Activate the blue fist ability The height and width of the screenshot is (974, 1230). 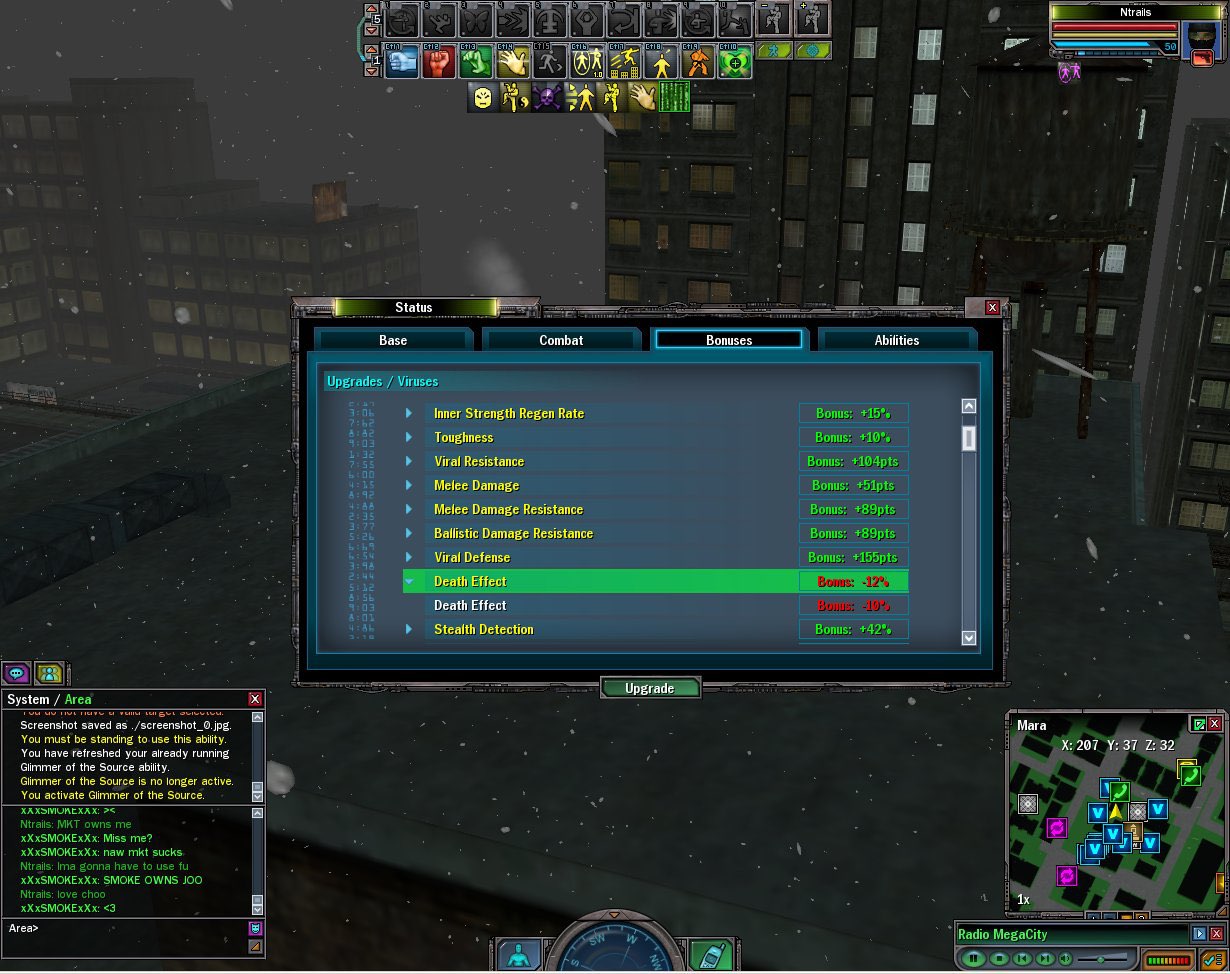(x=402, y=62)
